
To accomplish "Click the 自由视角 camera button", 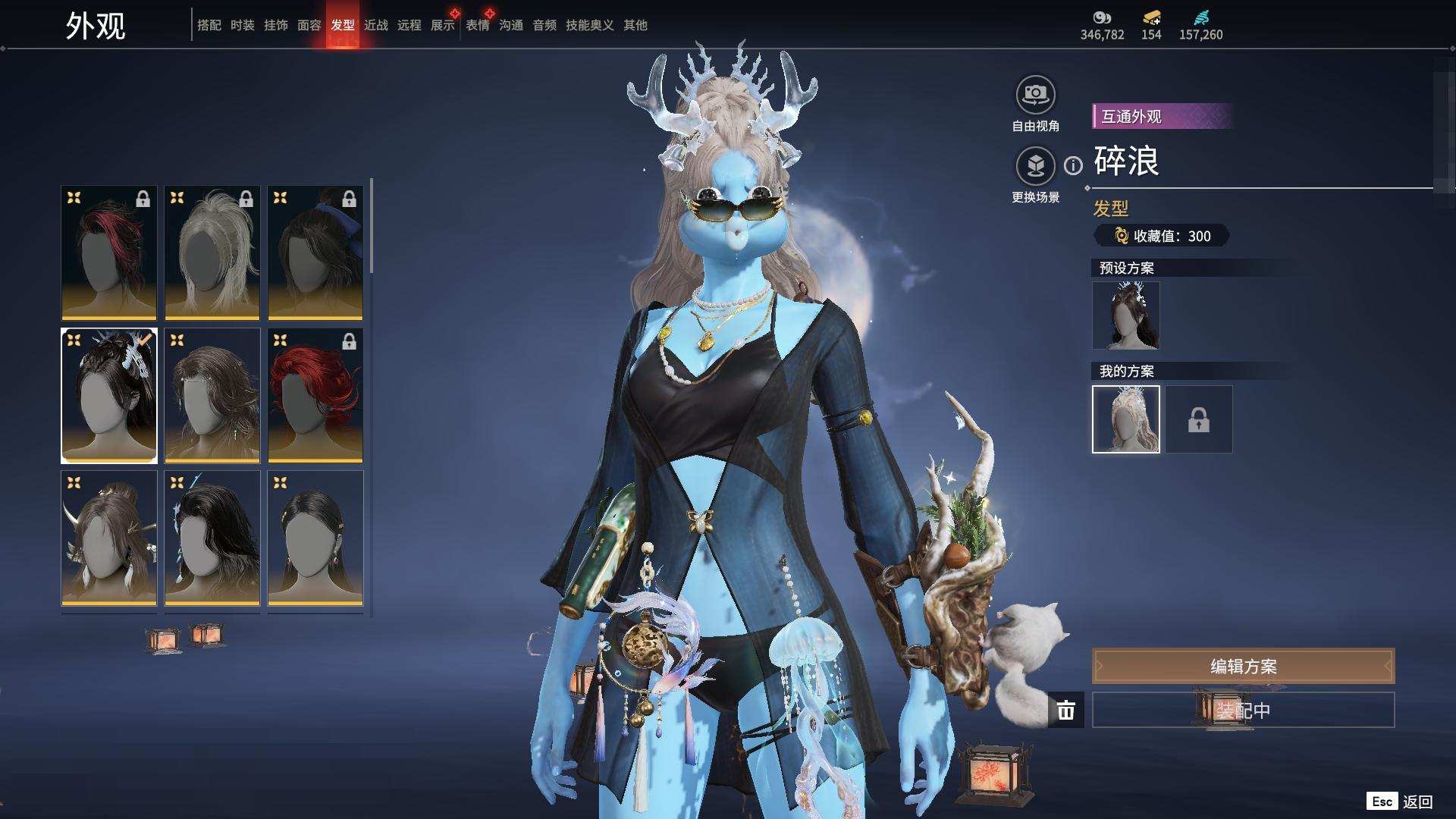I will point(1035,96).
